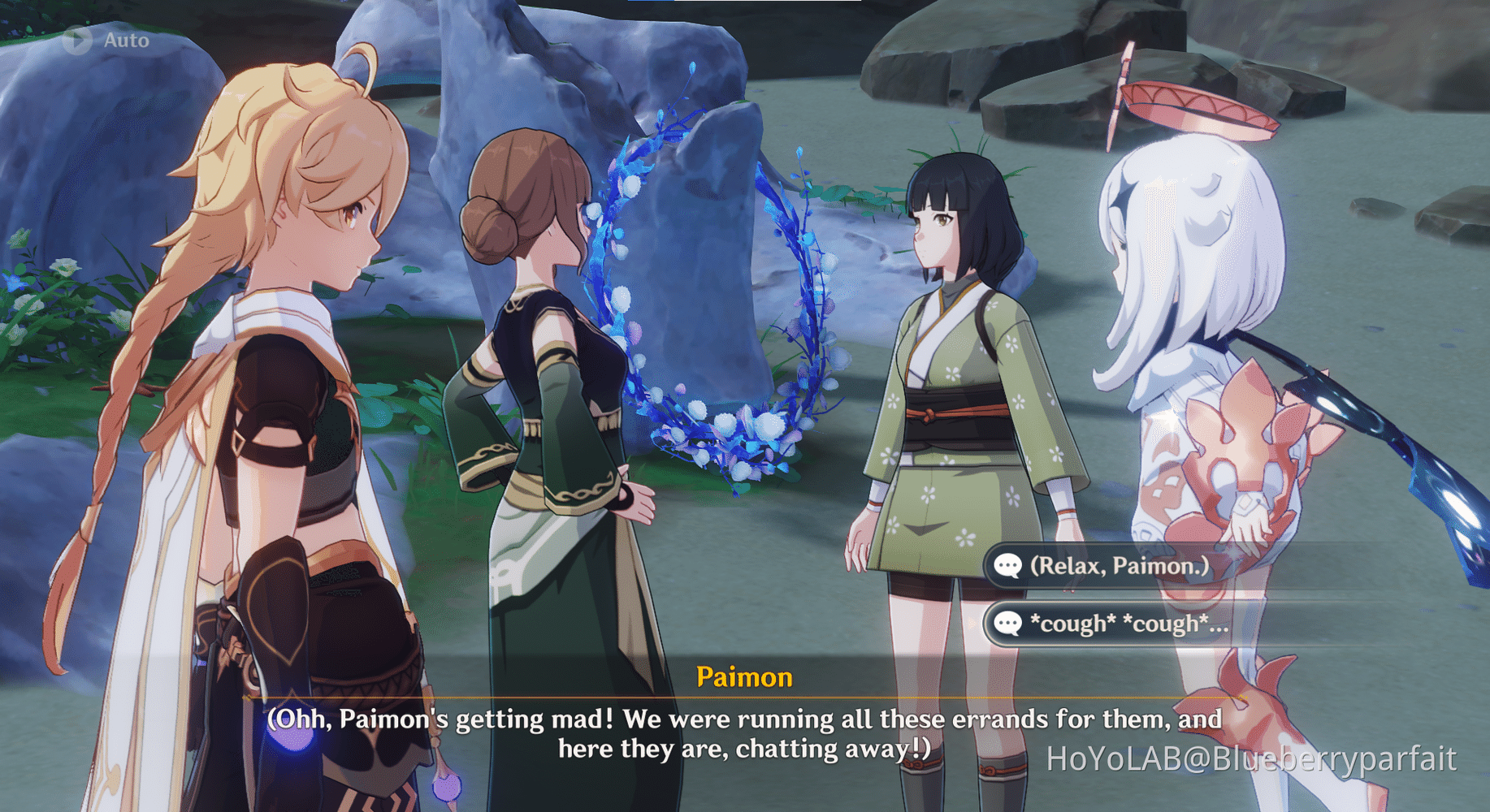Select the speech bubble icon beside "(Relax, Paimon.)"

point(1007,567)
